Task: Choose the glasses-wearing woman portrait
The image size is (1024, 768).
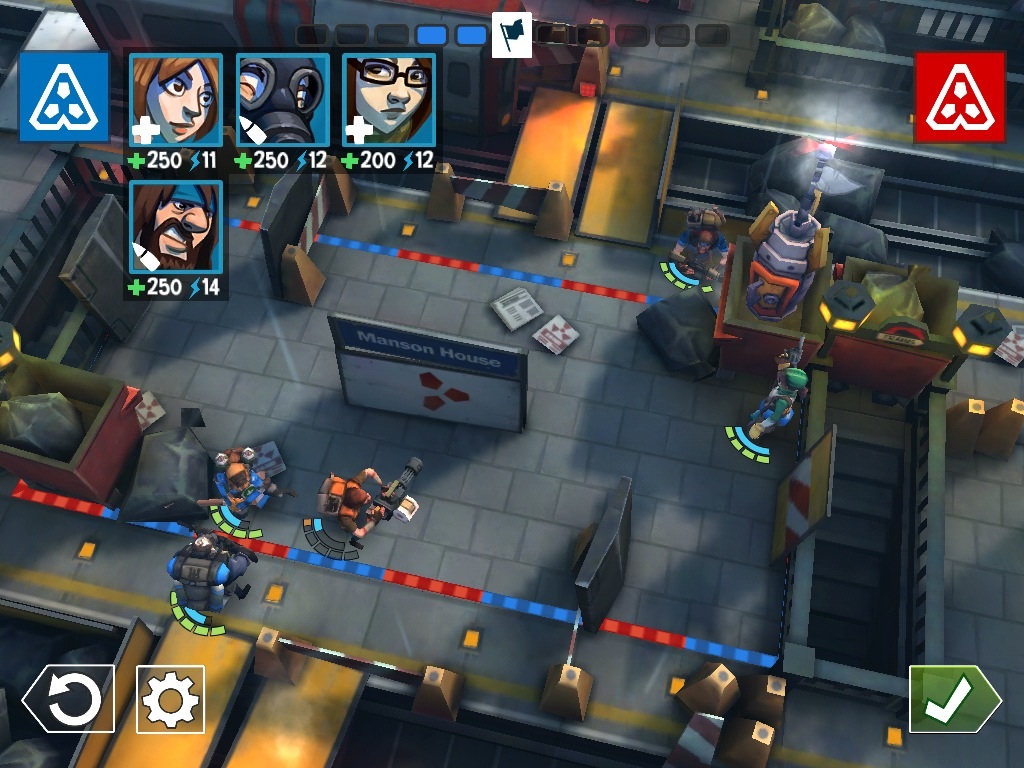Action: point(388,100)
